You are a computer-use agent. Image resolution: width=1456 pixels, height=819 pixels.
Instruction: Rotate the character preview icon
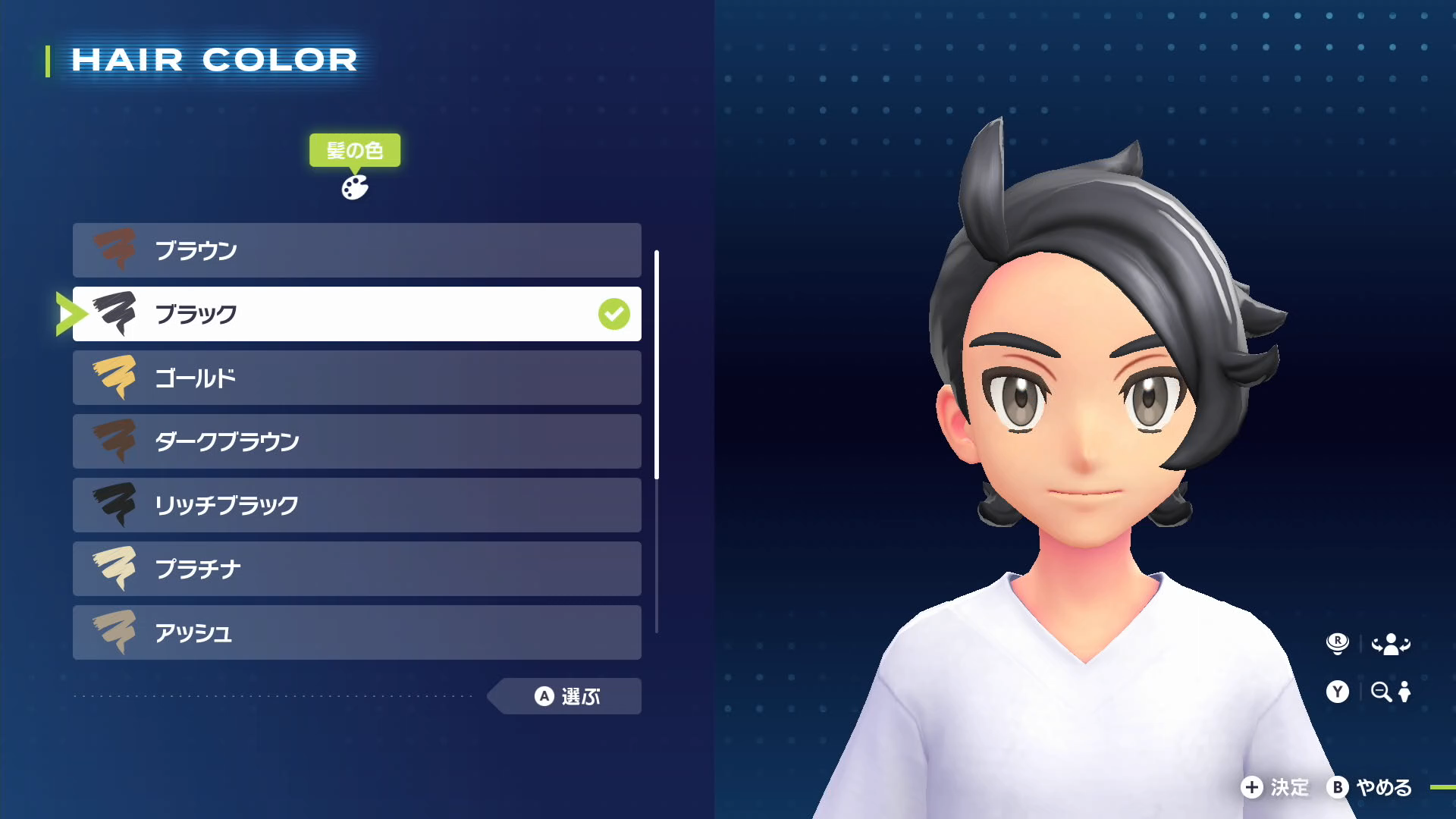click(1390, 645)
